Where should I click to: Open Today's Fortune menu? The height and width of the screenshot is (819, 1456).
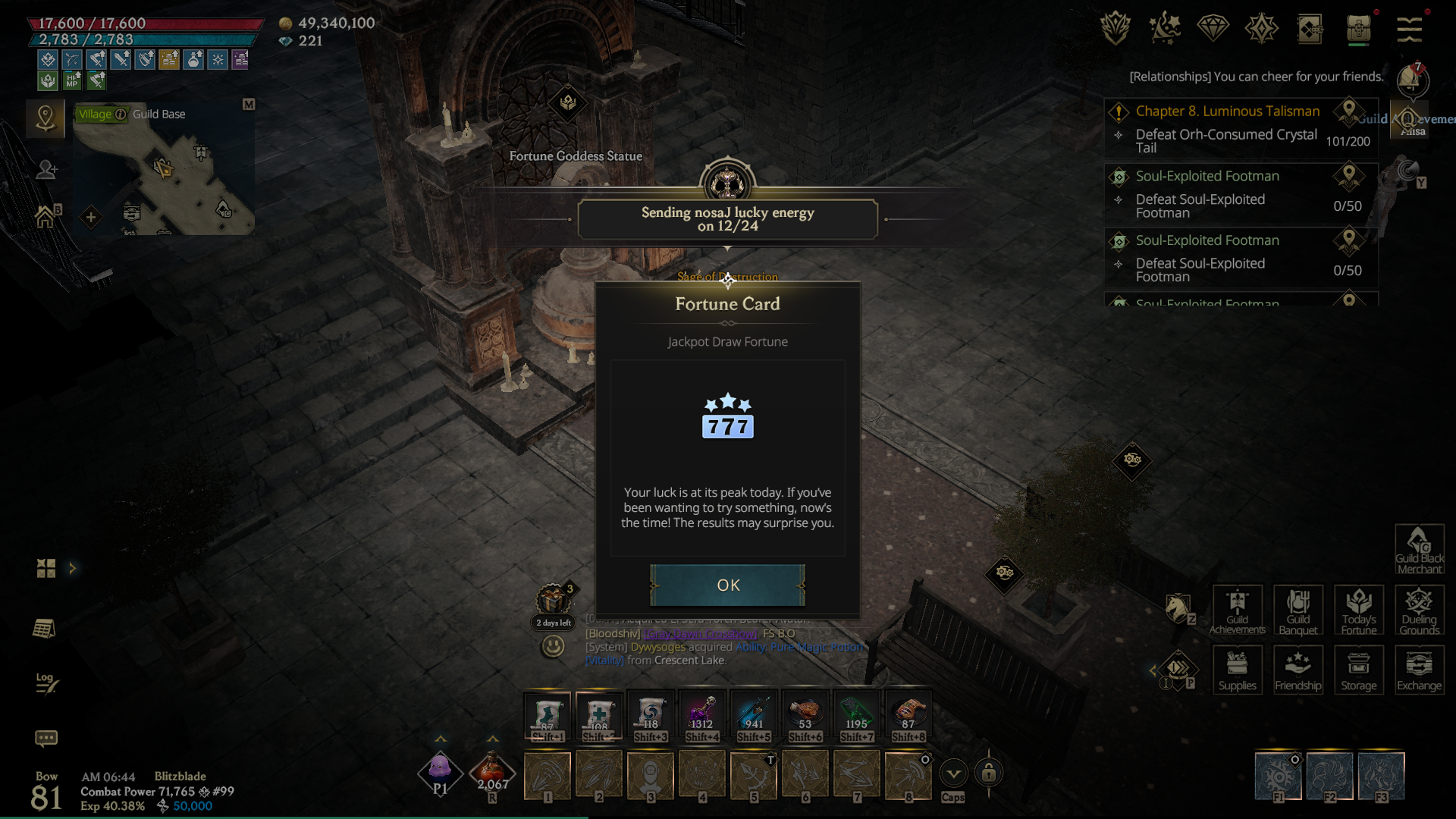(1358, 610)
